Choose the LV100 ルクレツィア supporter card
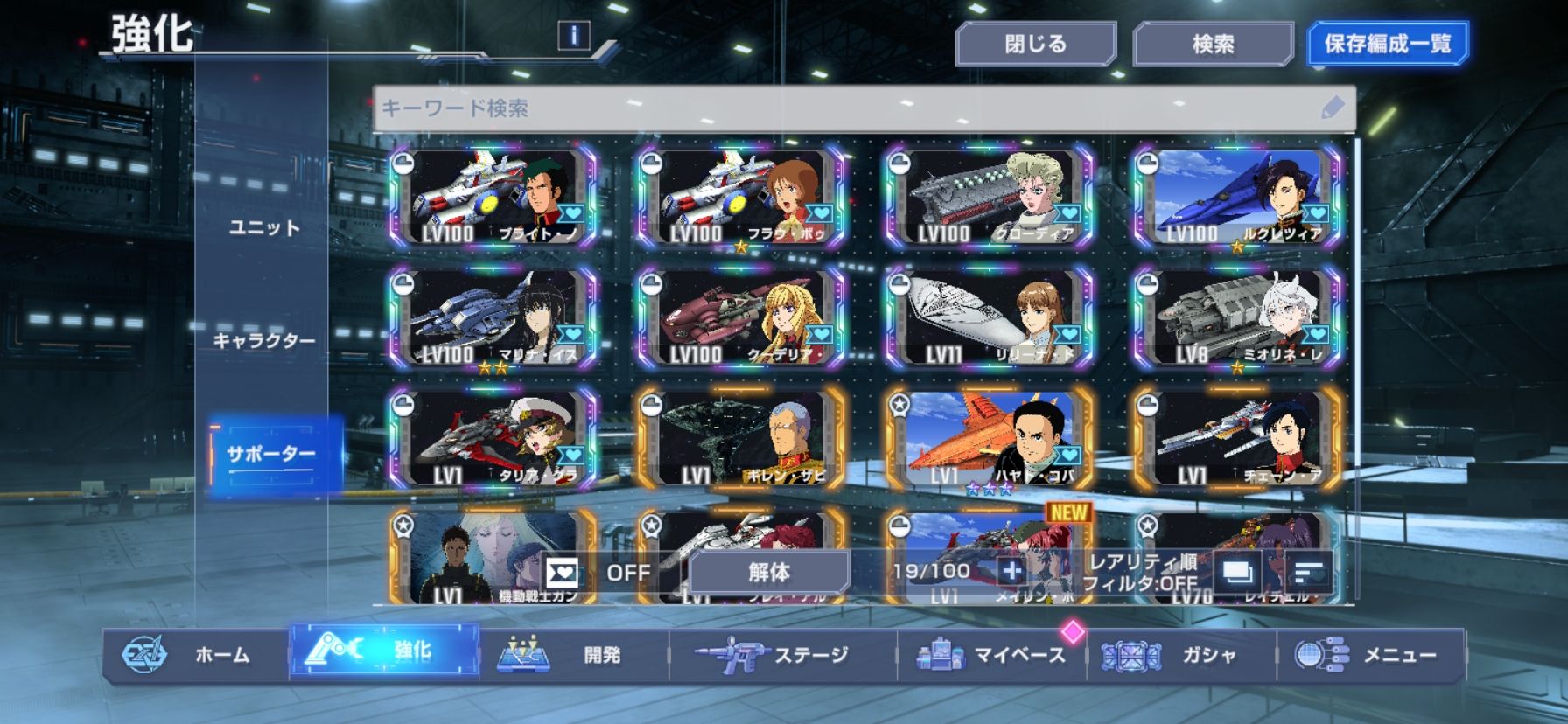The height and width of the screenshot is (724, 1568). point(1236,198)
